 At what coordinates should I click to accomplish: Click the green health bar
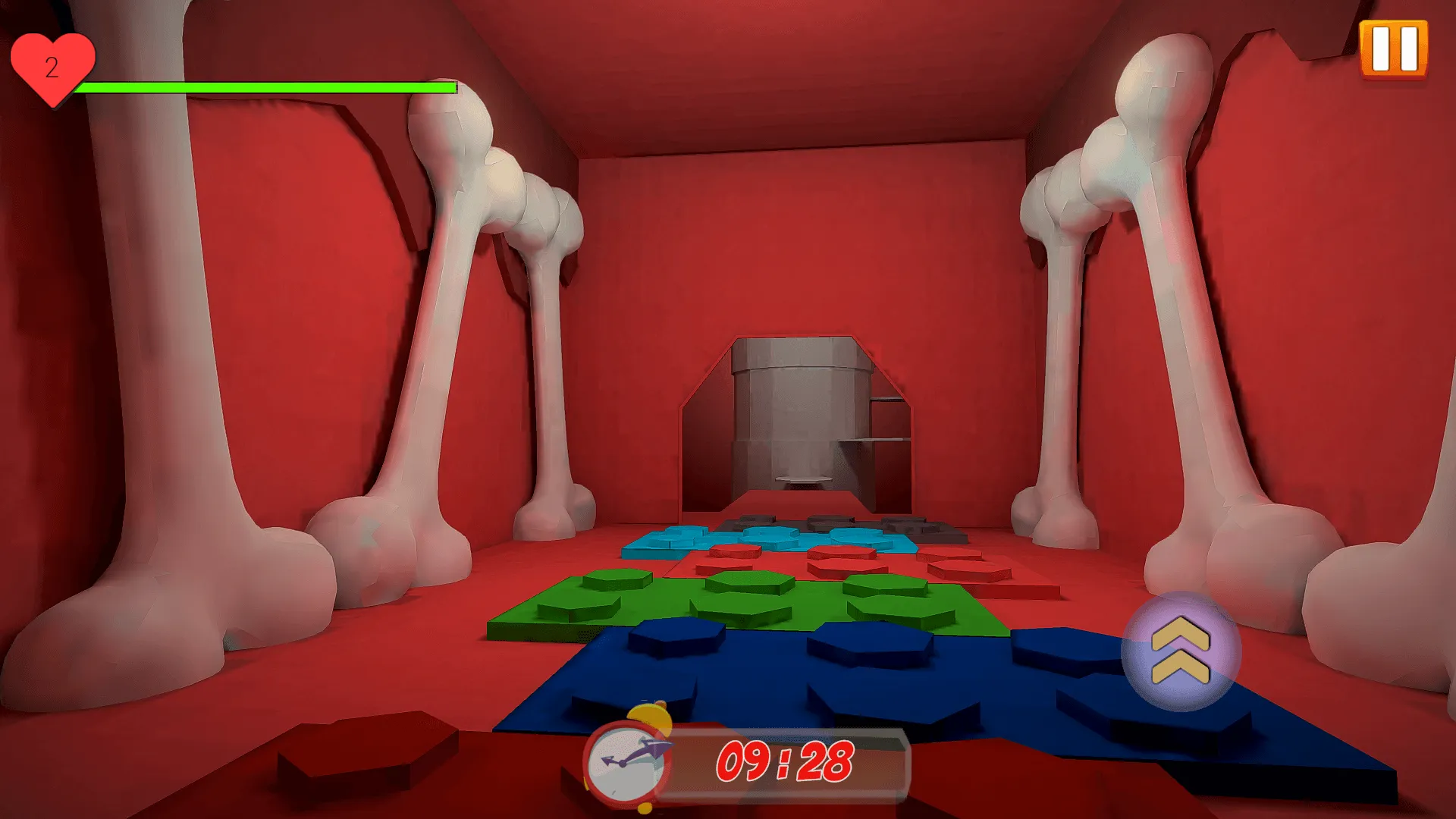[265, 87]
